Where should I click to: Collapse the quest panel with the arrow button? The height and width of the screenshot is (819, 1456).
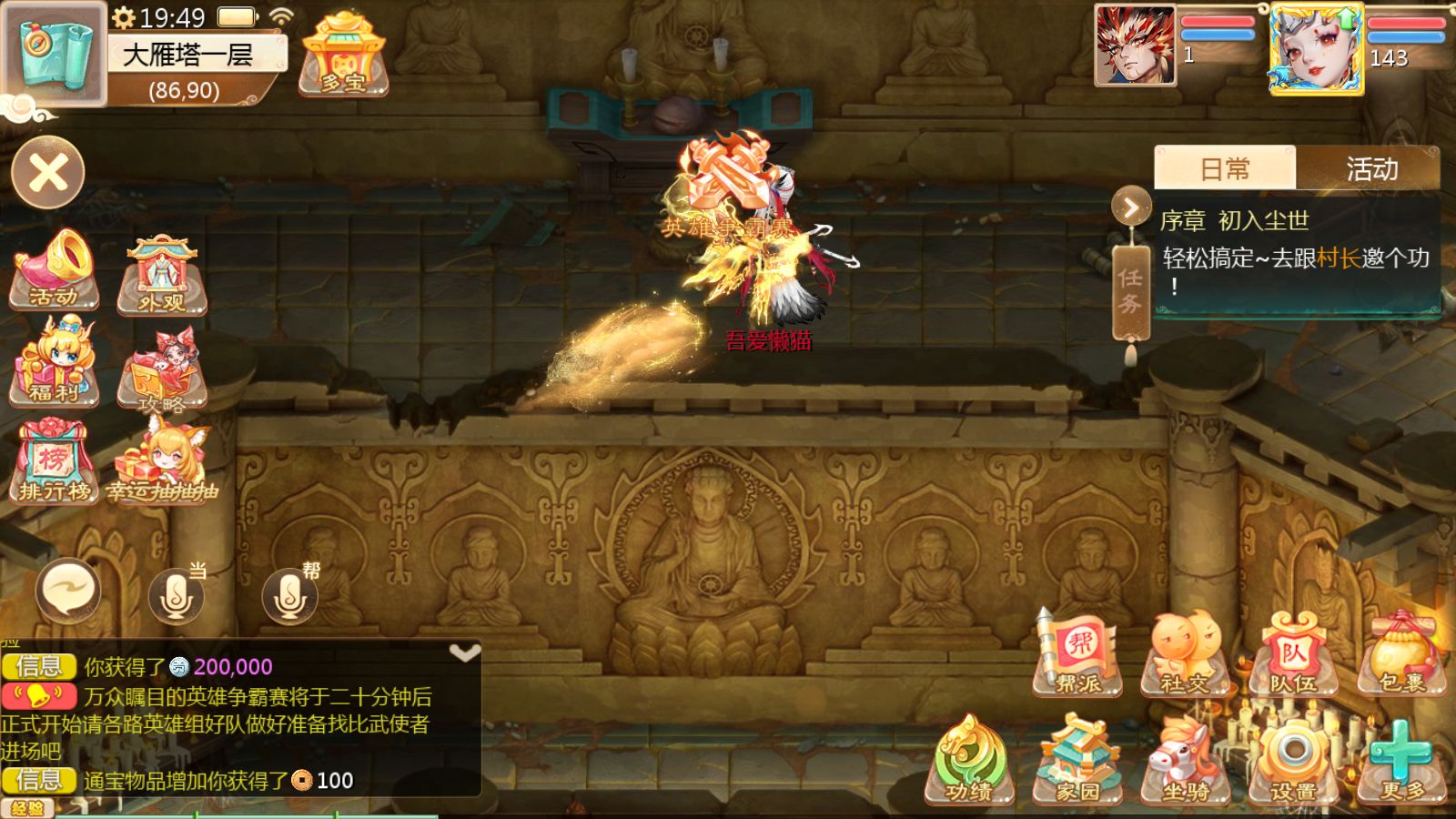1130,208
